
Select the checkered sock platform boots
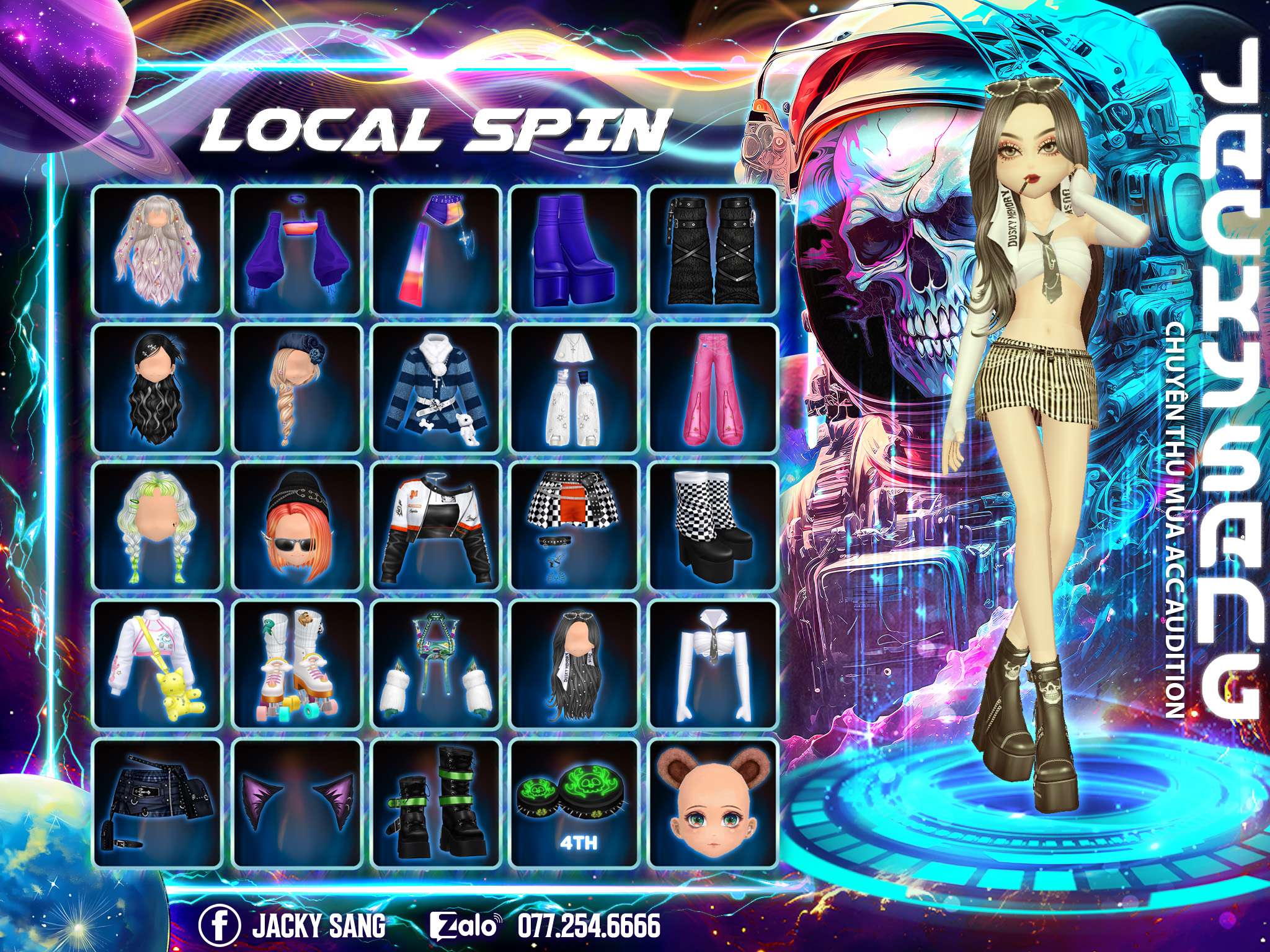(x=713, y=526)
